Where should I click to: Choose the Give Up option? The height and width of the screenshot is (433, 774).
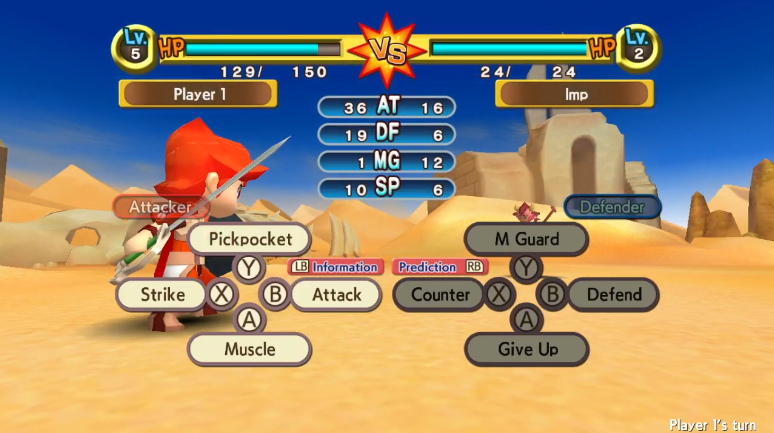point(527,350)
